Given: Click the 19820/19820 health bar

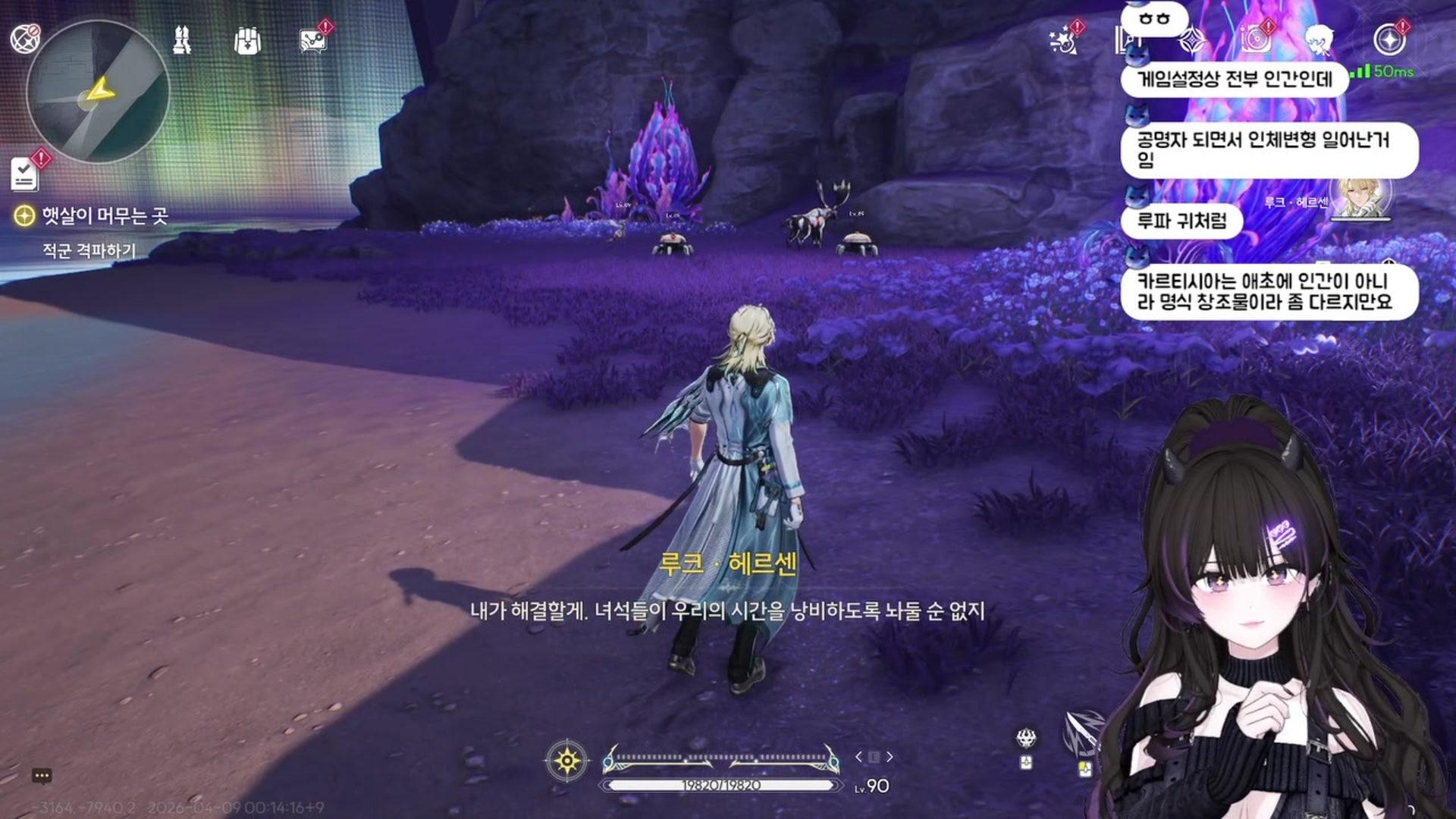Looking at the screenshot, I should pyautogui.click(x=720, y=786).
